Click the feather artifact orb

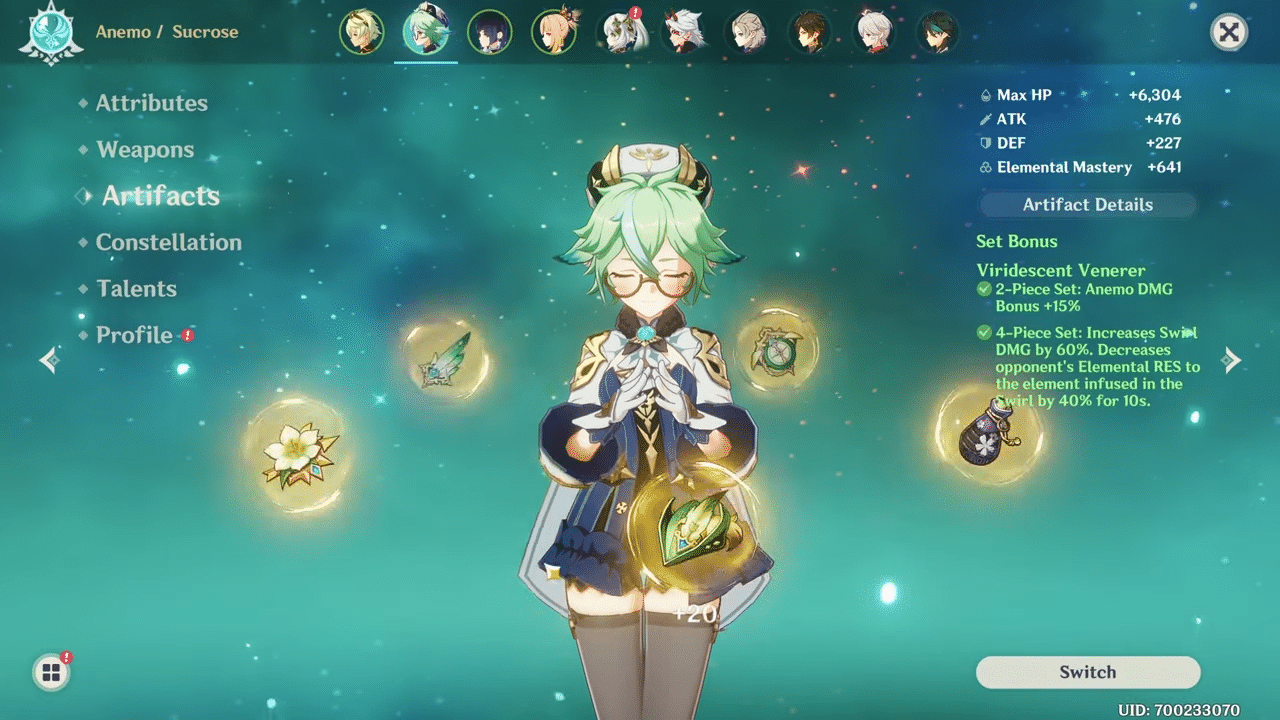click(x=448, y=361)
